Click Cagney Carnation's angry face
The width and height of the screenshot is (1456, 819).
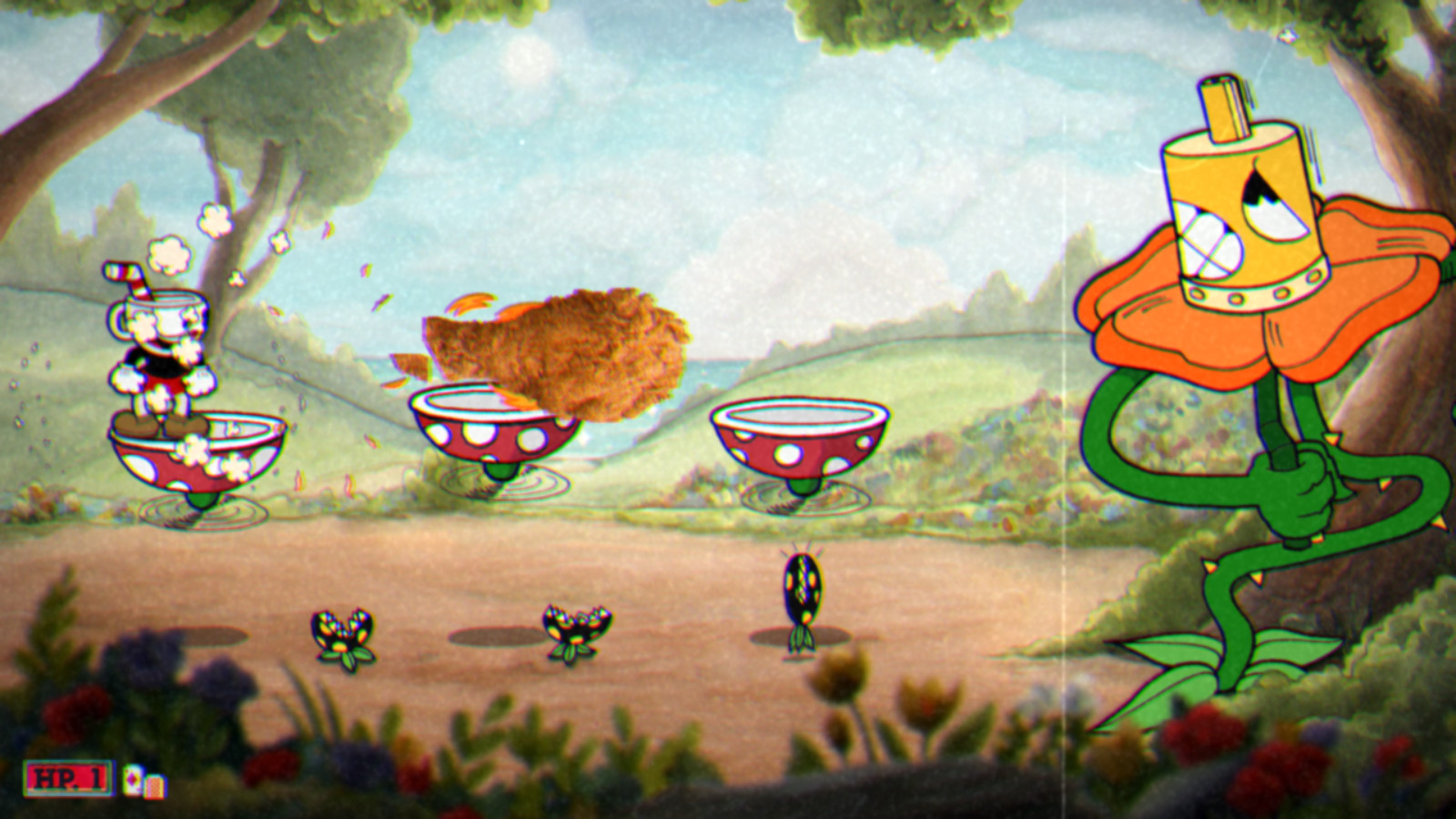1238,209
